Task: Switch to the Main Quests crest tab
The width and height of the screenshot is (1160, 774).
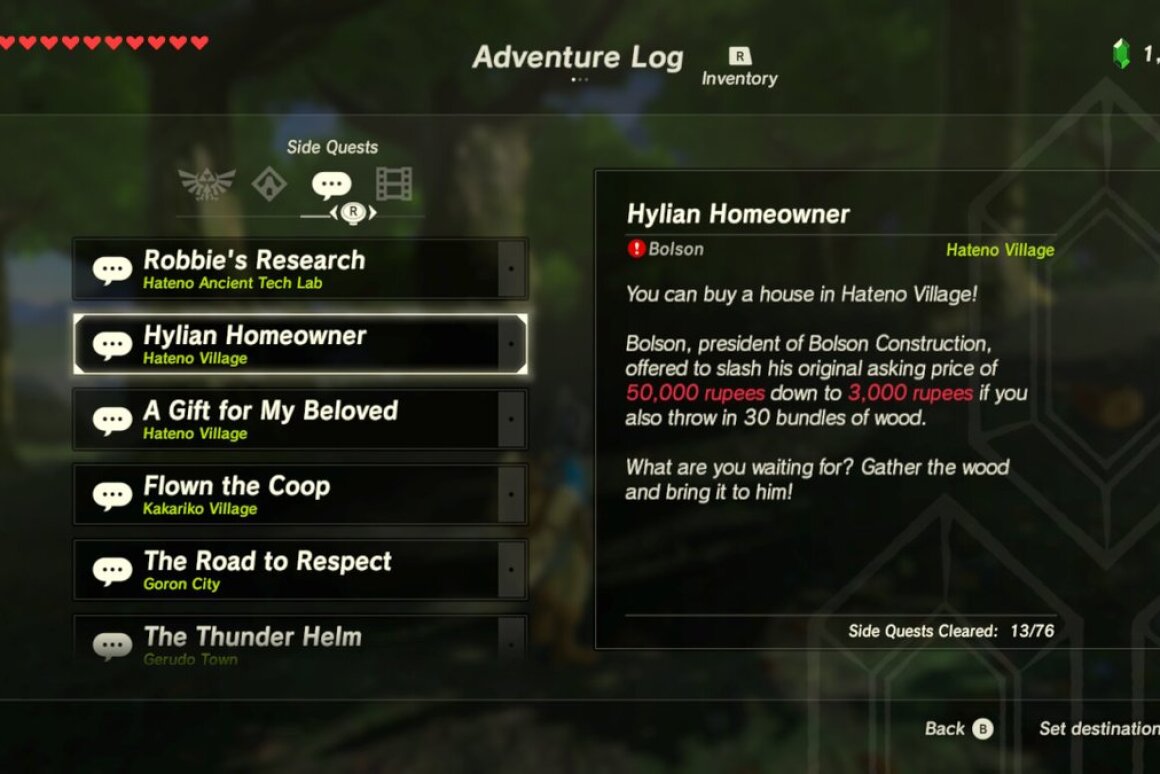Action: (207, 184)
